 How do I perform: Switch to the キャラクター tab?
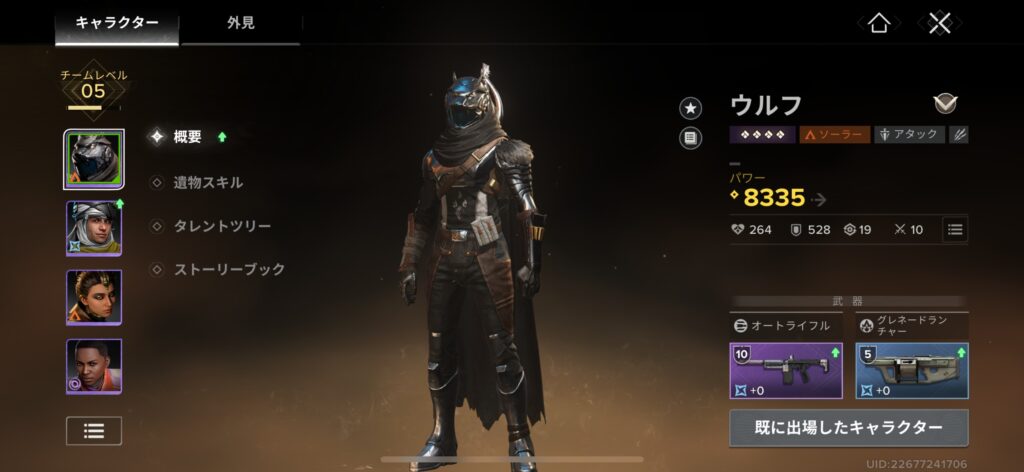pyautogui.click(x=117, y=22)
